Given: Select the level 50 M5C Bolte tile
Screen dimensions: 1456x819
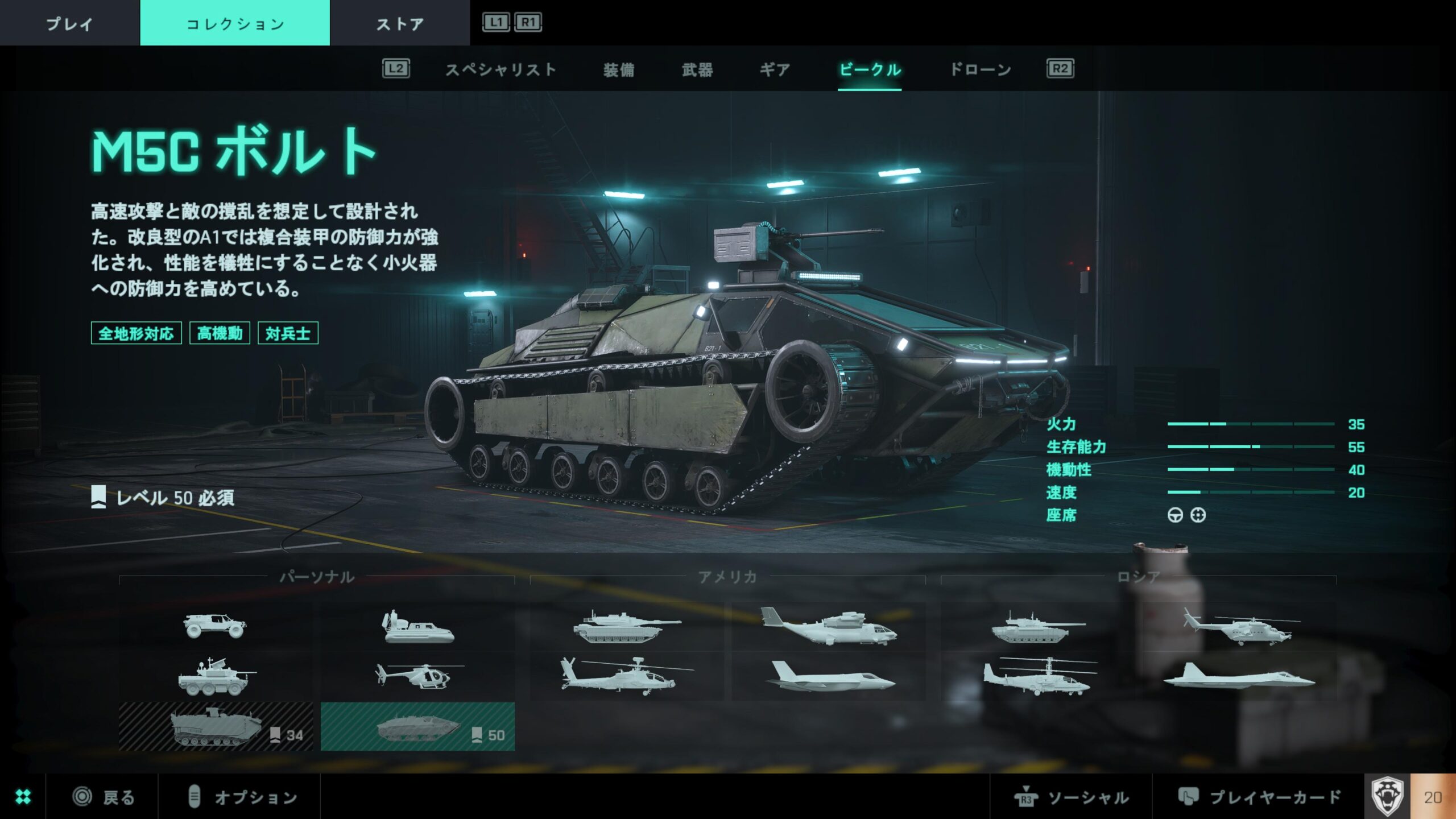Looking at the screenshot, I should [x=417, y=727].
